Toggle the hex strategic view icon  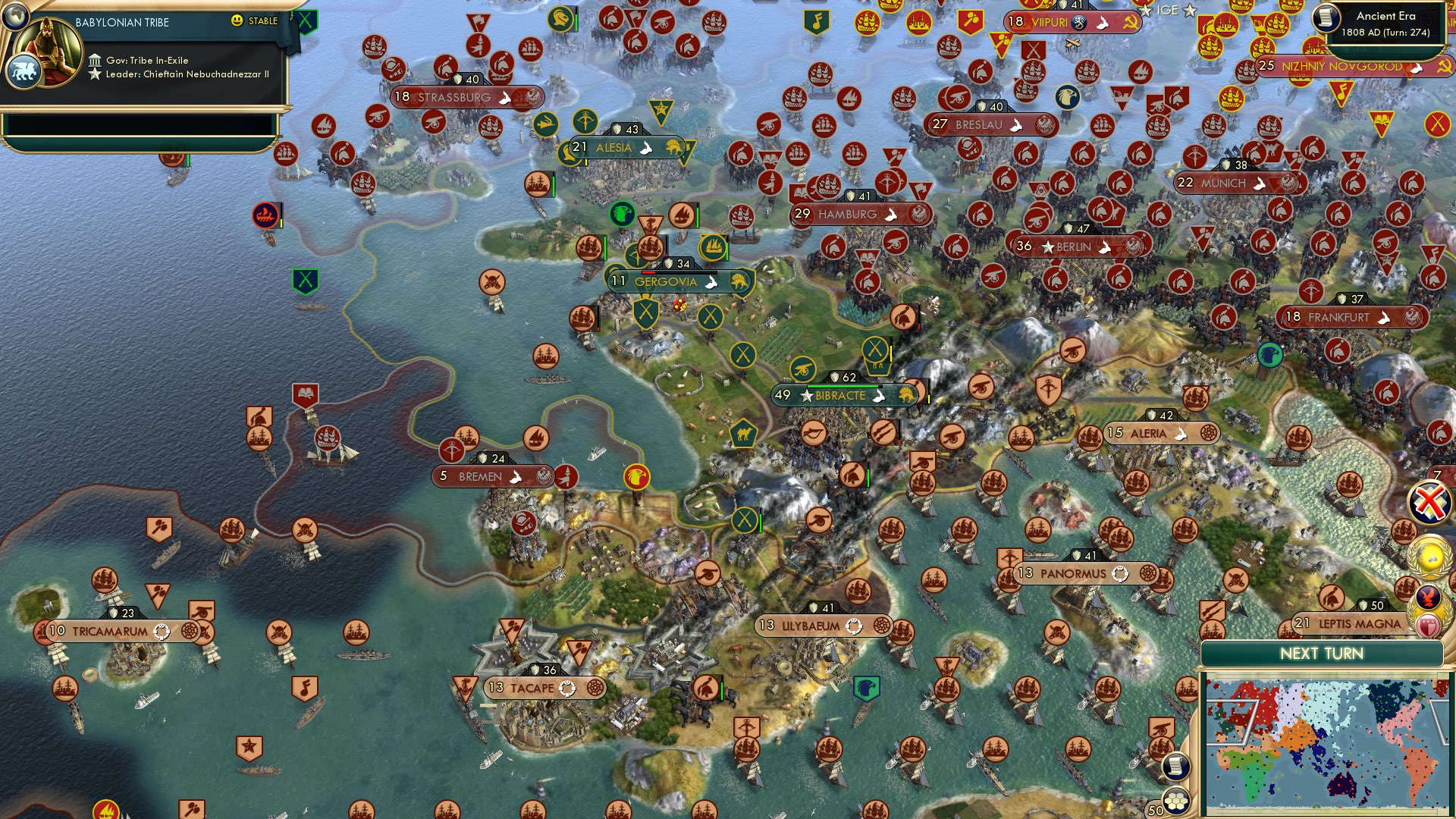(1175, 800)
